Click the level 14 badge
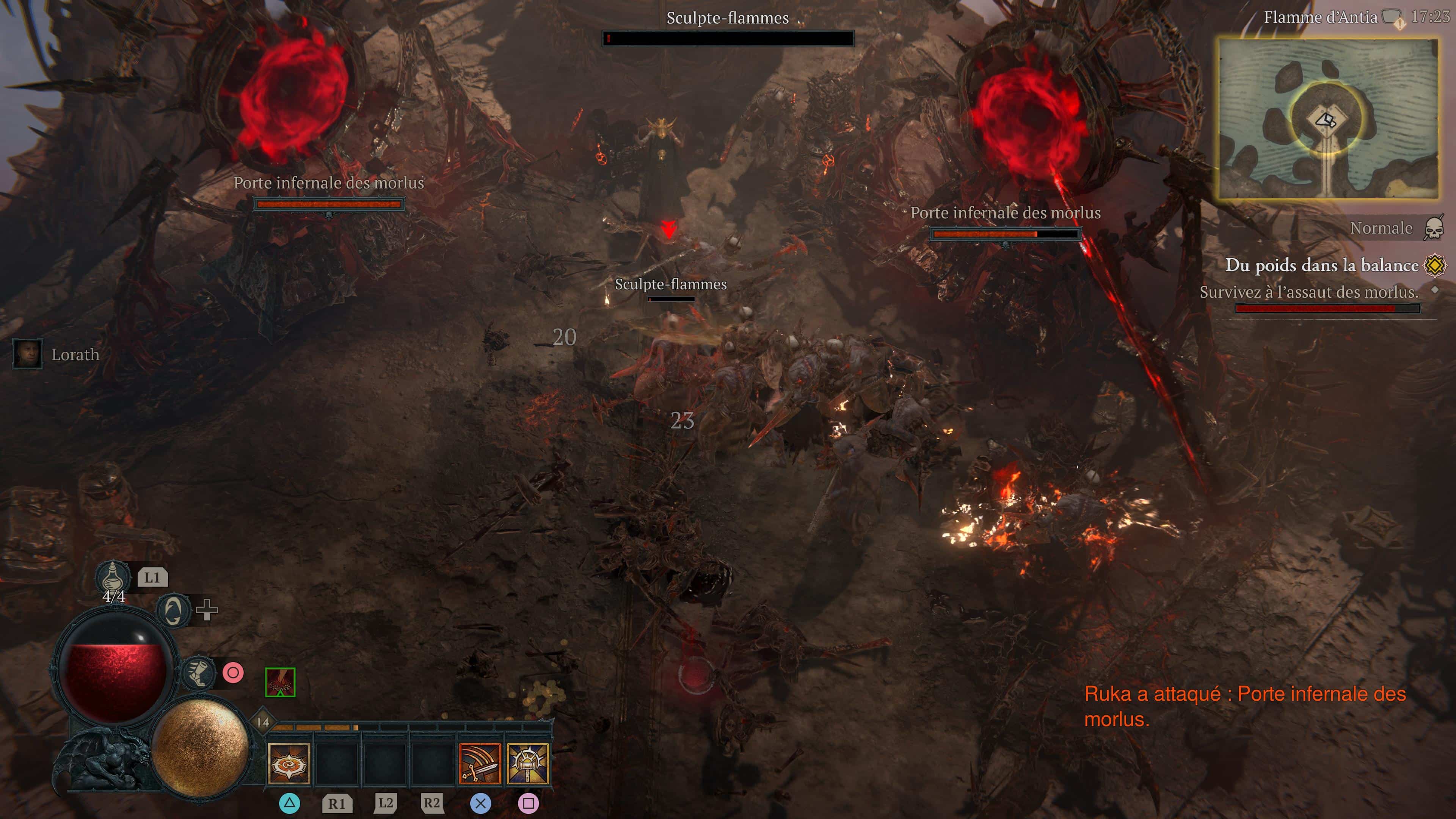Screen dimensions: 1456x819 263,722
